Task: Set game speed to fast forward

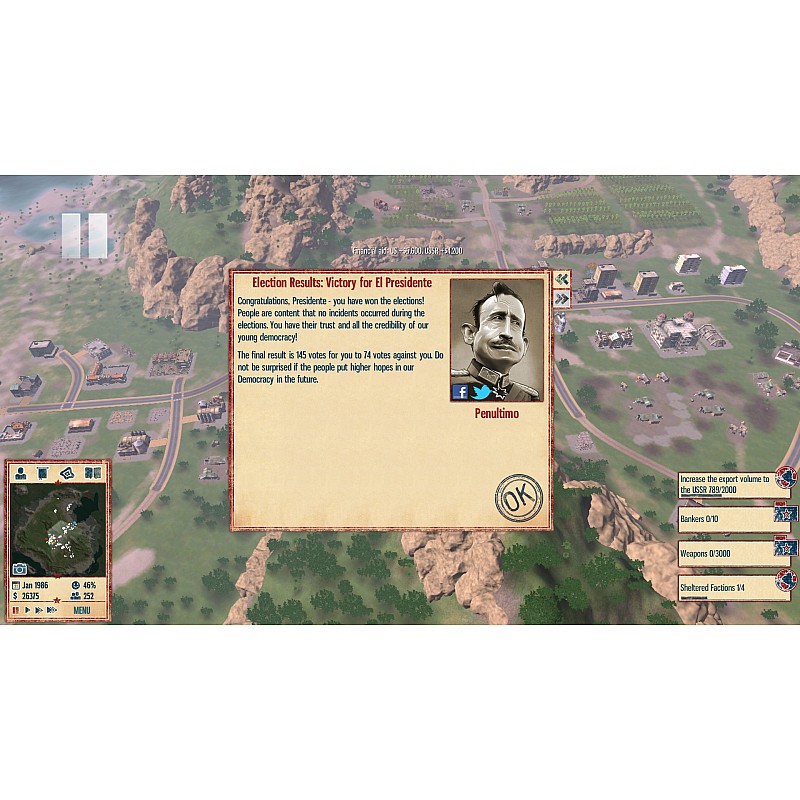Action: click(x=40, y=610)
